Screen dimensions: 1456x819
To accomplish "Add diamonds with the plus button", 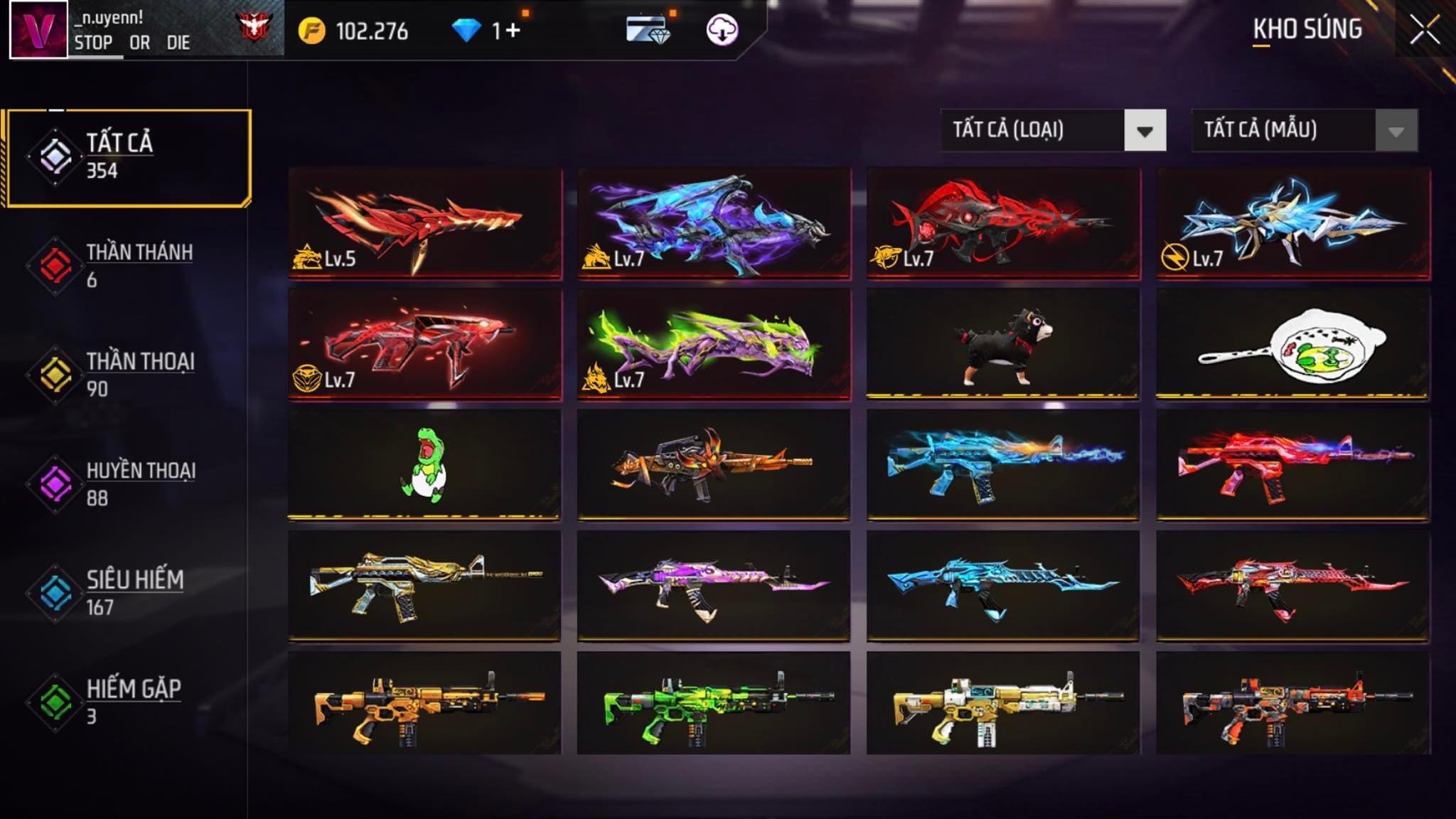I will [x=513, y=30].
